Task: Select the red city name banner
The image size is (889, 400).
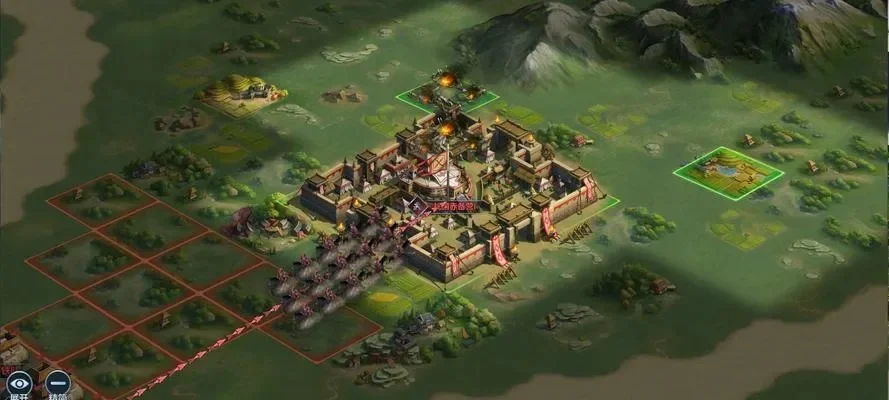Action: coord(455,206)
